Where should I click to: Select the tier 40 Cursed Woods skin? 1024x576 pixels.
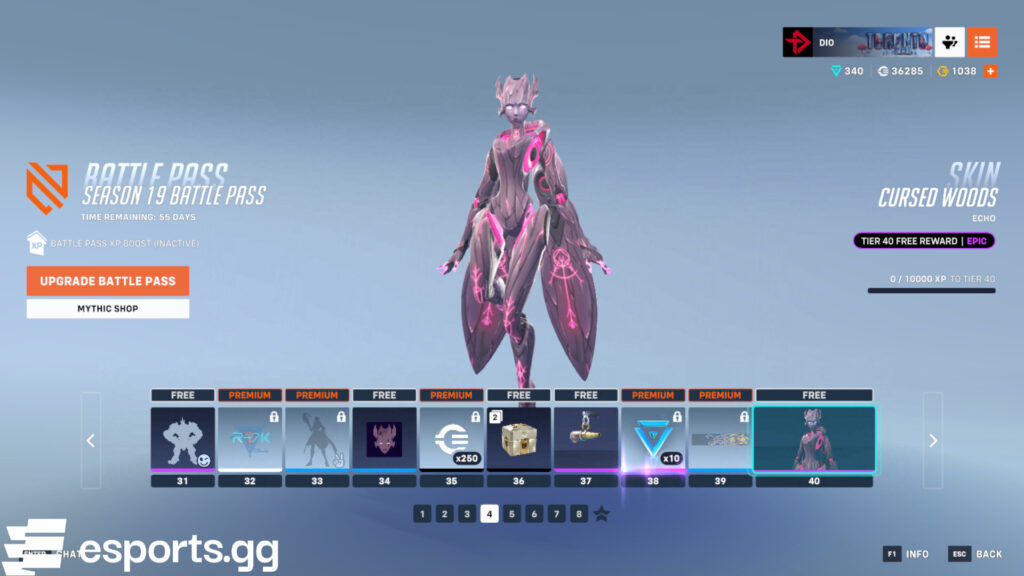click(x=814, y=438)
